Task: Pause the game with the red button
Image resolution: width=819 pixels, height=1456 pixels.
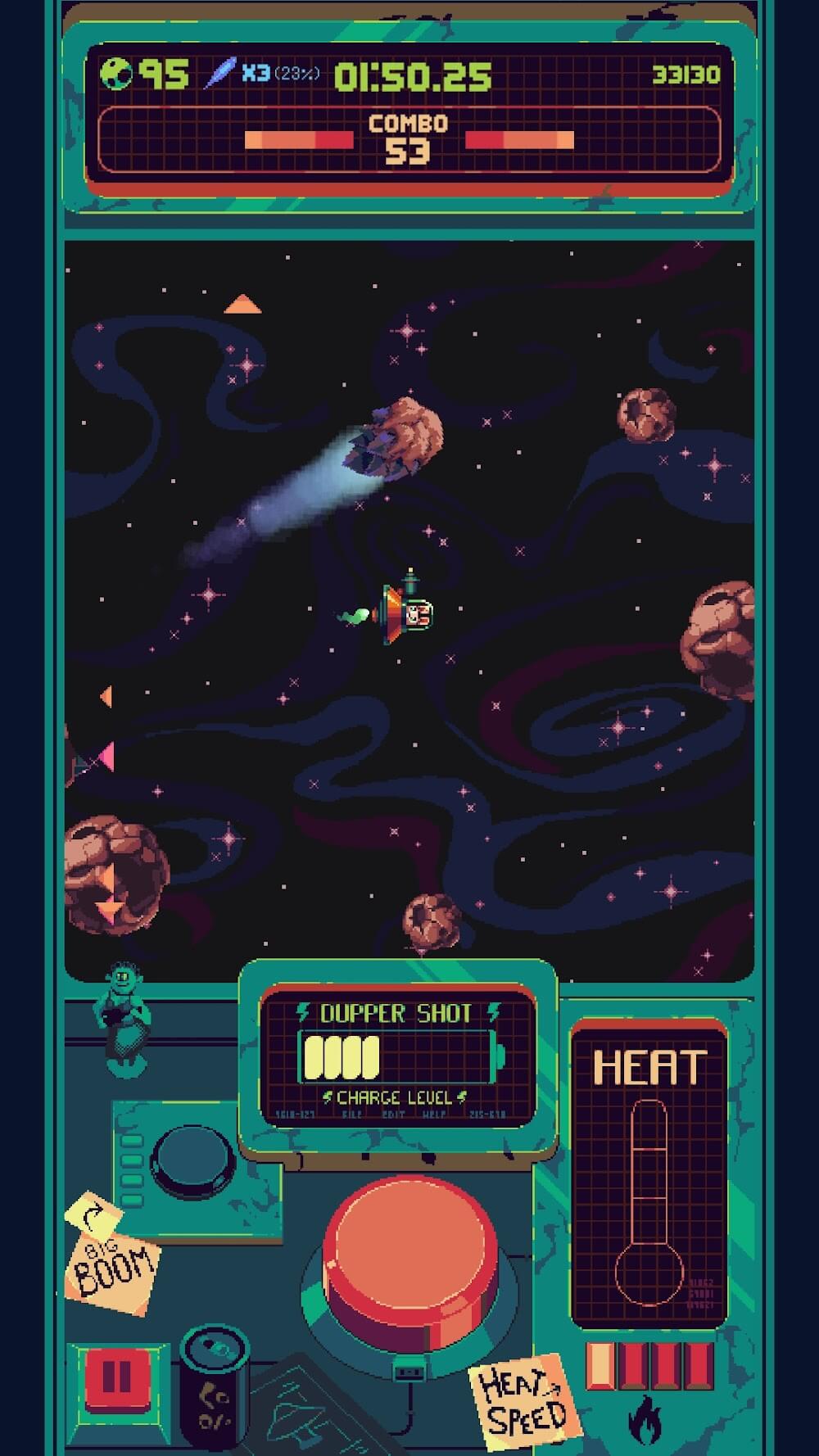Action: click(116, 1377)
